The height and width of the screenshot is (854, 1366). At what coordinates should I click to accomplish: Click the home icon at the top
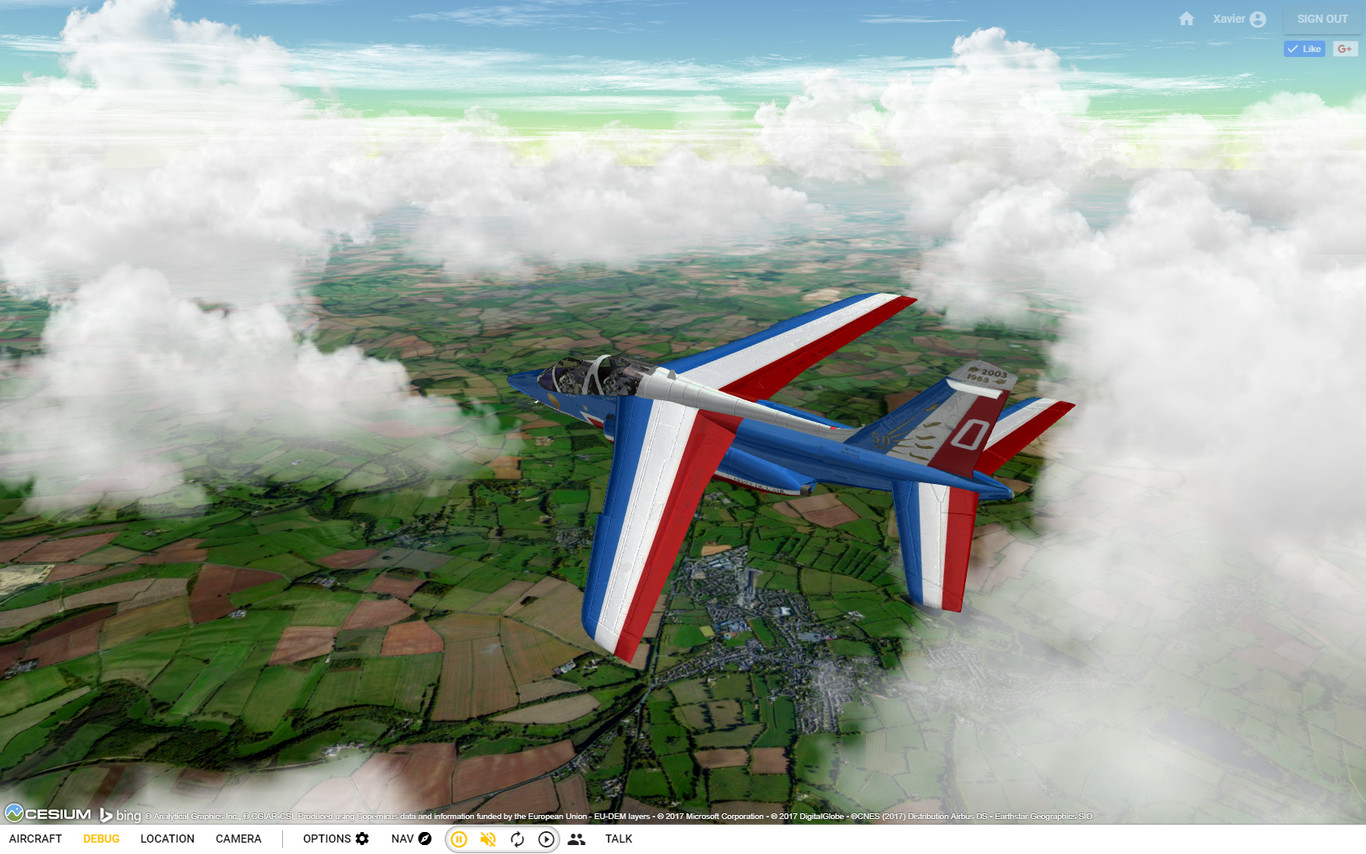(x=1186, y=18)
